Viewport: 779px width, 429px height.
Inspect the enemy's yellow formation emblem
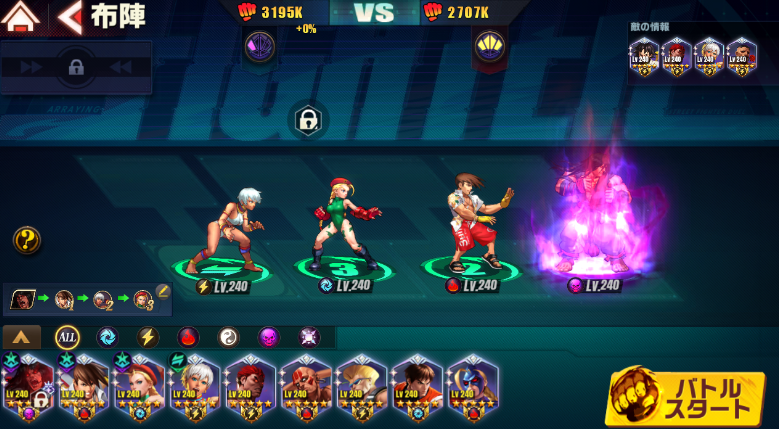tap(489, 44)
